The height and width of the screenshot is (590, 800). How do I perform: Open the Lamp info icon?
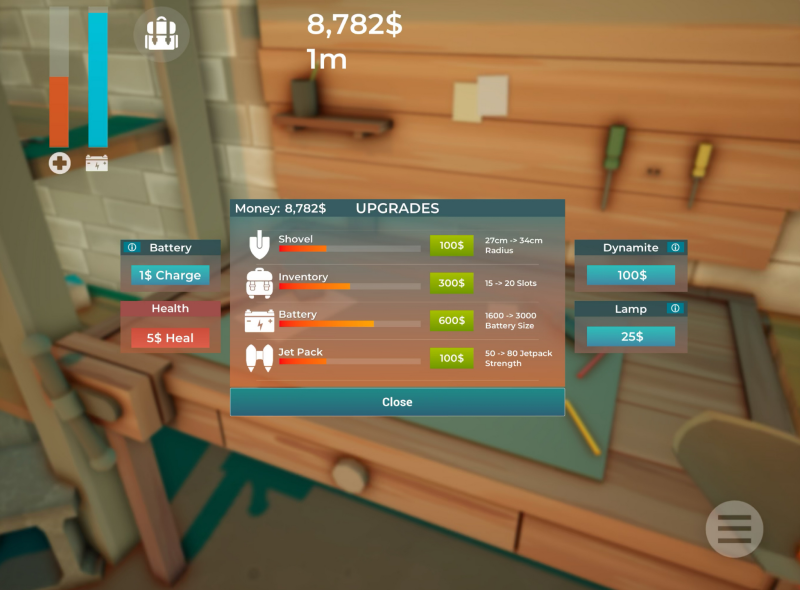(x=675, y=309)
